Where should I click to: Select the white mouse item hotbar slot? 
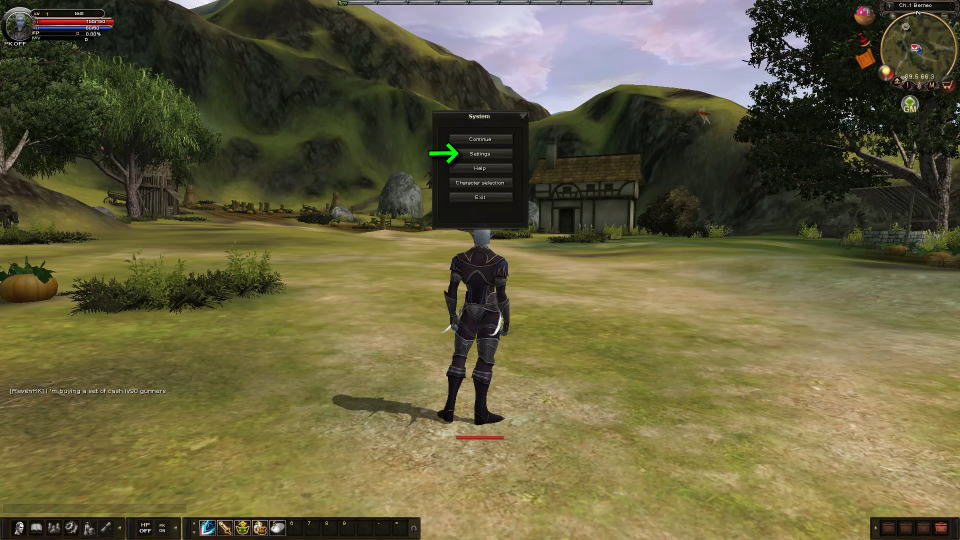(x=277, y=527)
